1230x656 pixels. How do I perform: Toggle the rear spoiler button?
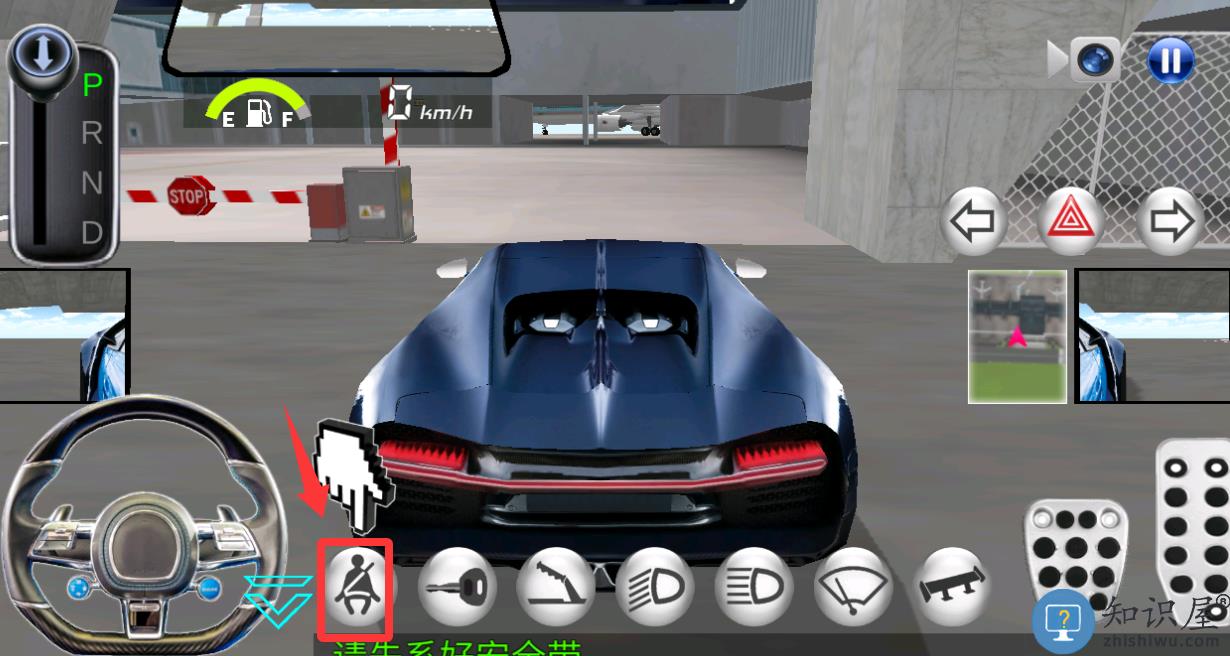(951, 586)
